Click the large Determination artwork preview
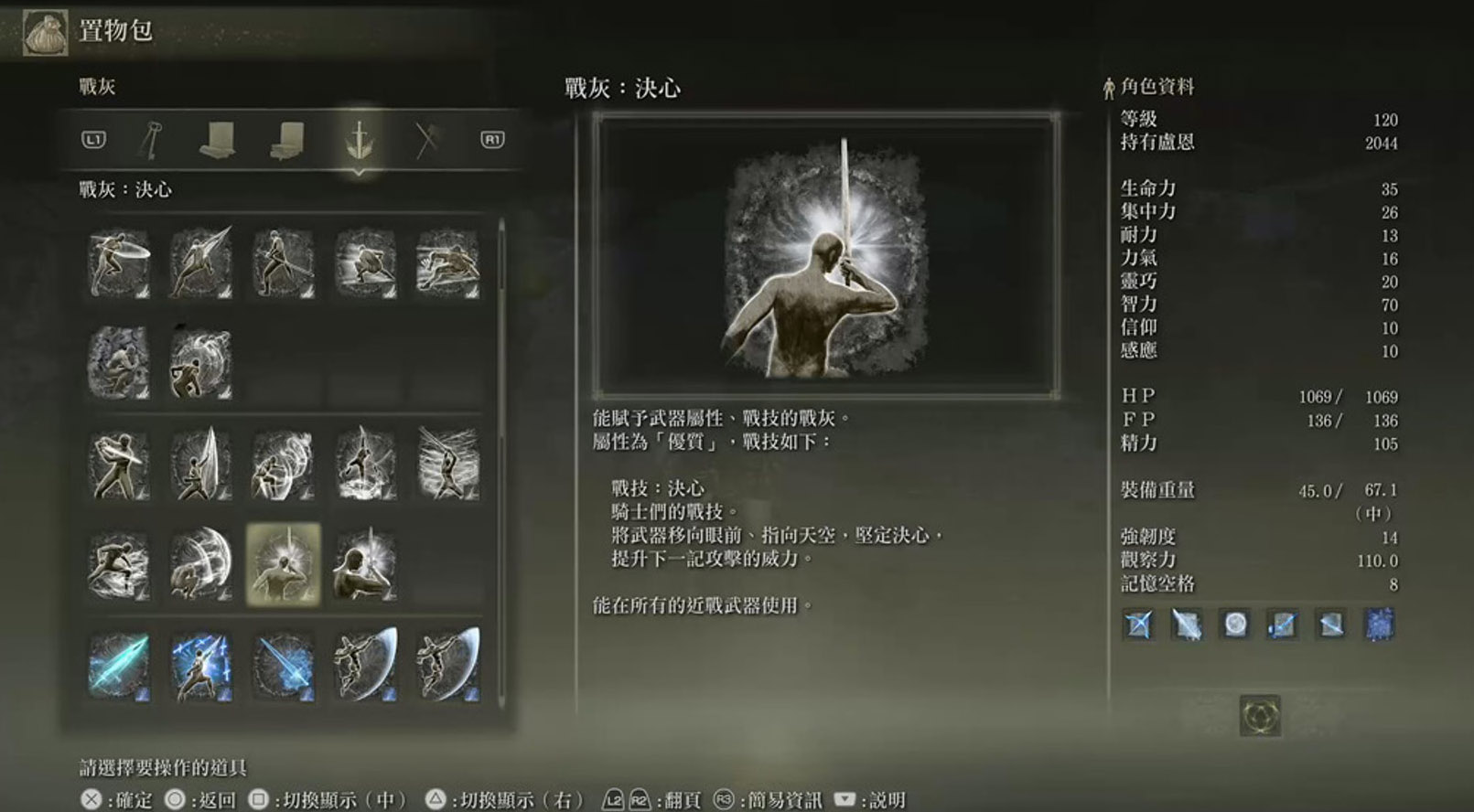 826,257
